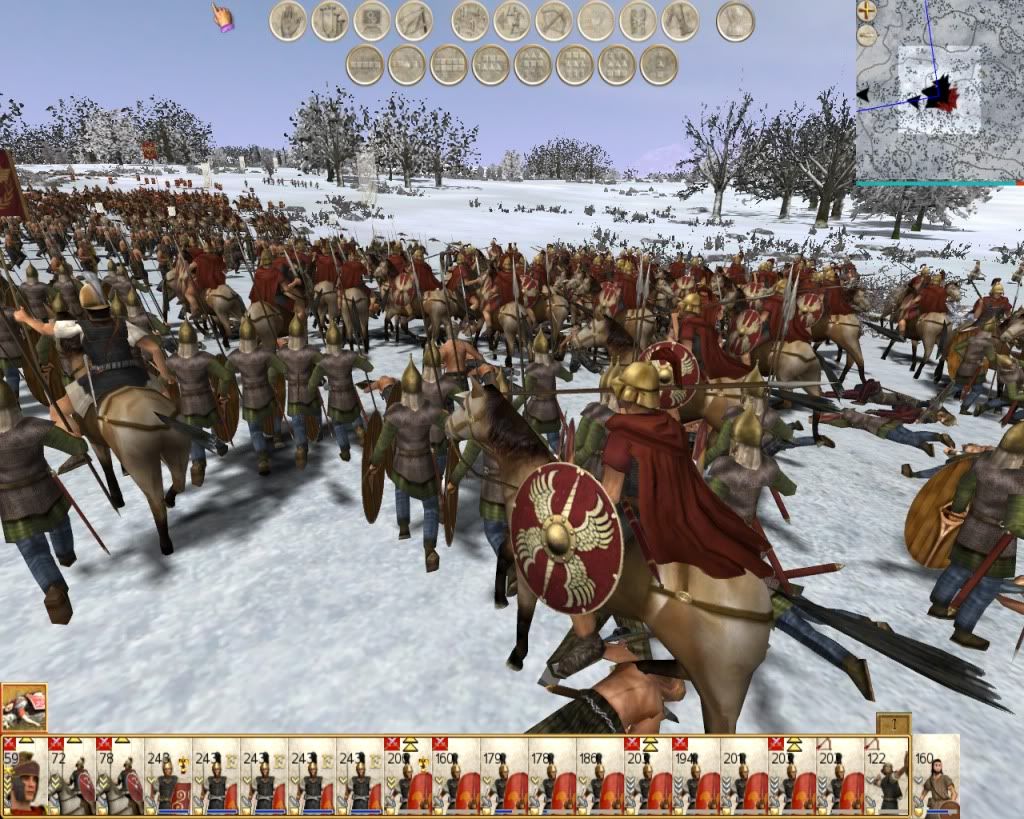Select the bare-chested barbarian unit card

pos(937,776)
